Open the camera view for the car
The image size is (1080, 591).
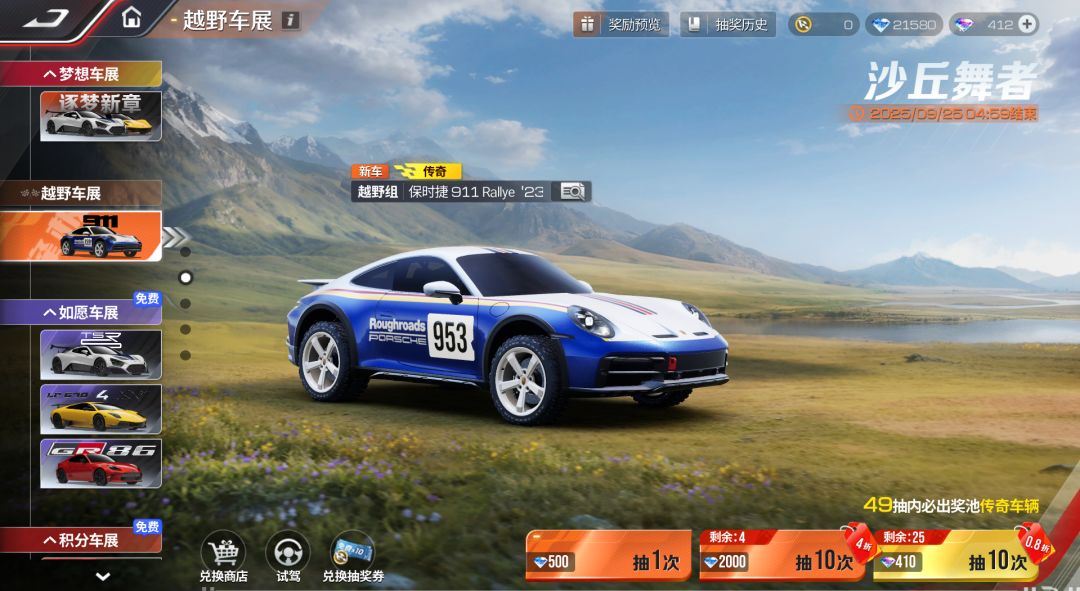tap(572, 191)
